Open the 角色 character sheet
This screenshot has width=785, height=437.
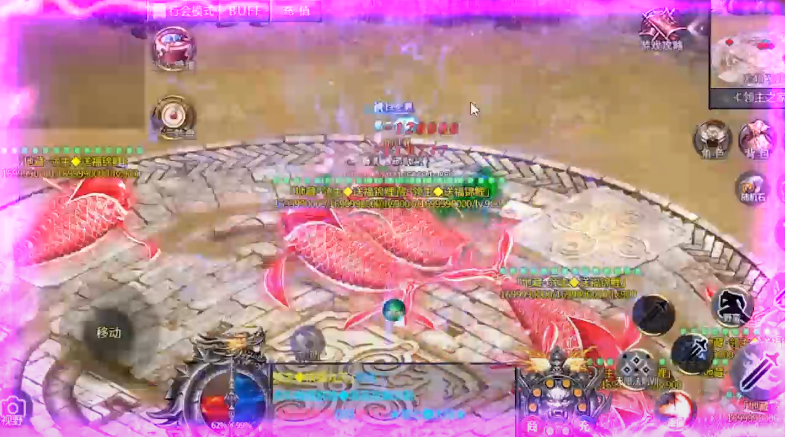coord(712,138)
